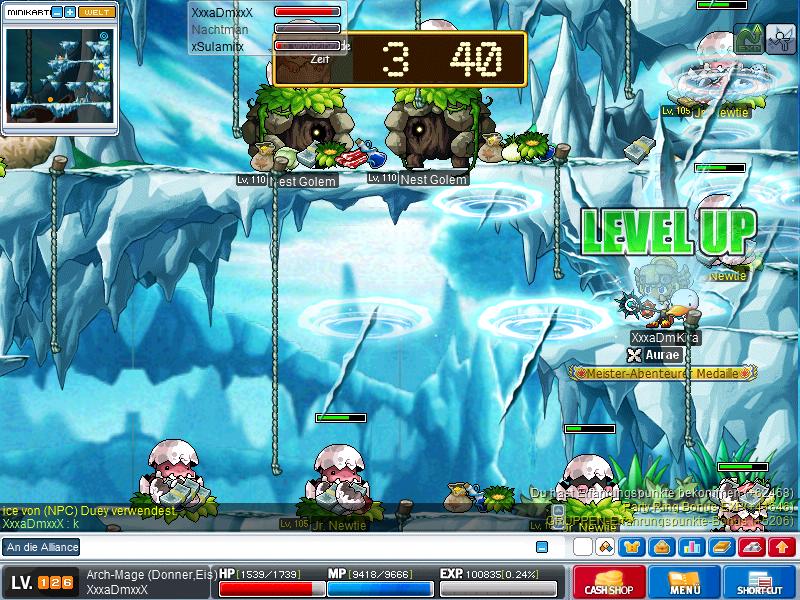Click the minimap's plus button

(70, 12)
